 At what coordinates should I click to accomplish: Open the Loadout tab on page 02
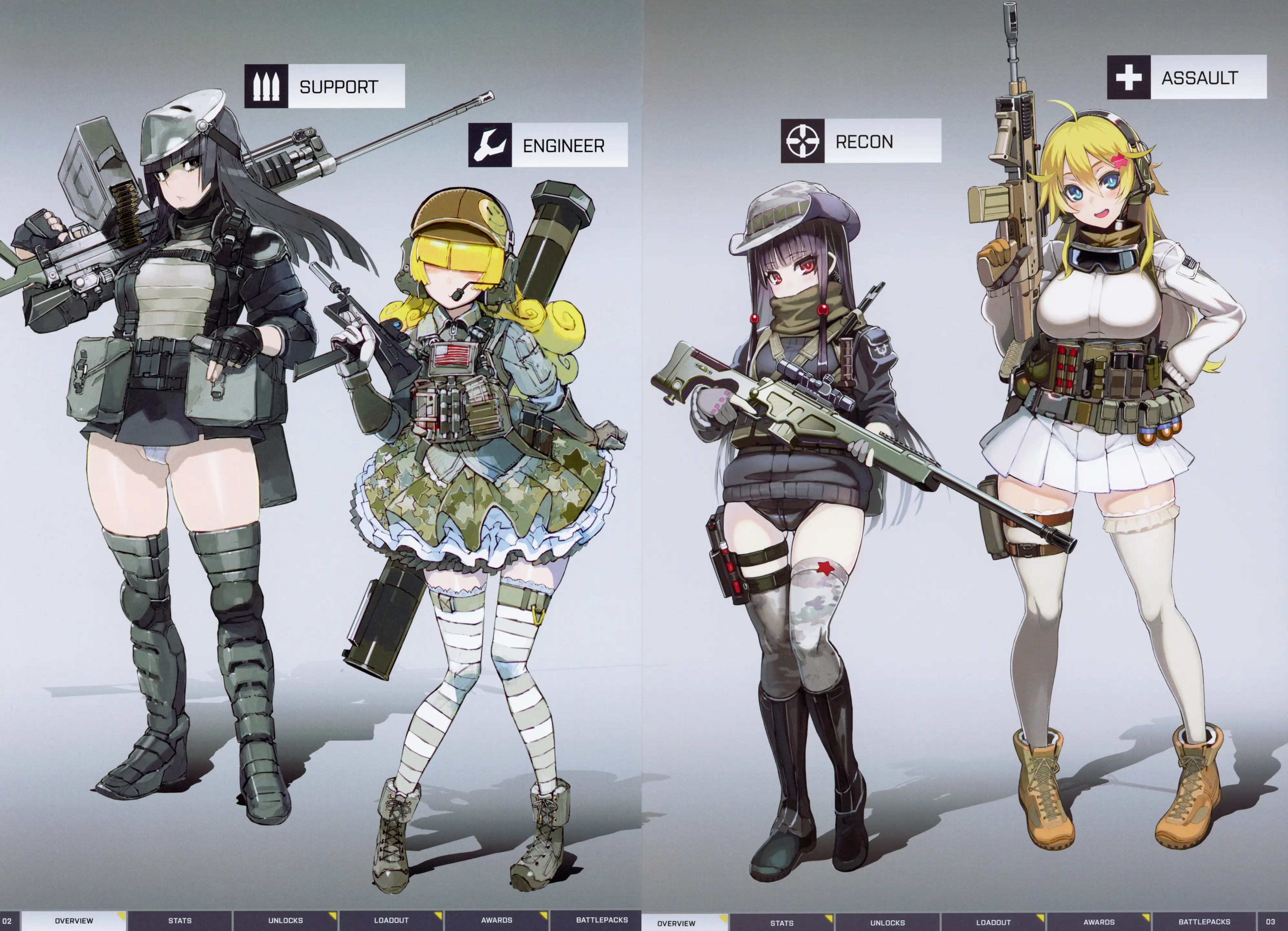pos(391,920)
